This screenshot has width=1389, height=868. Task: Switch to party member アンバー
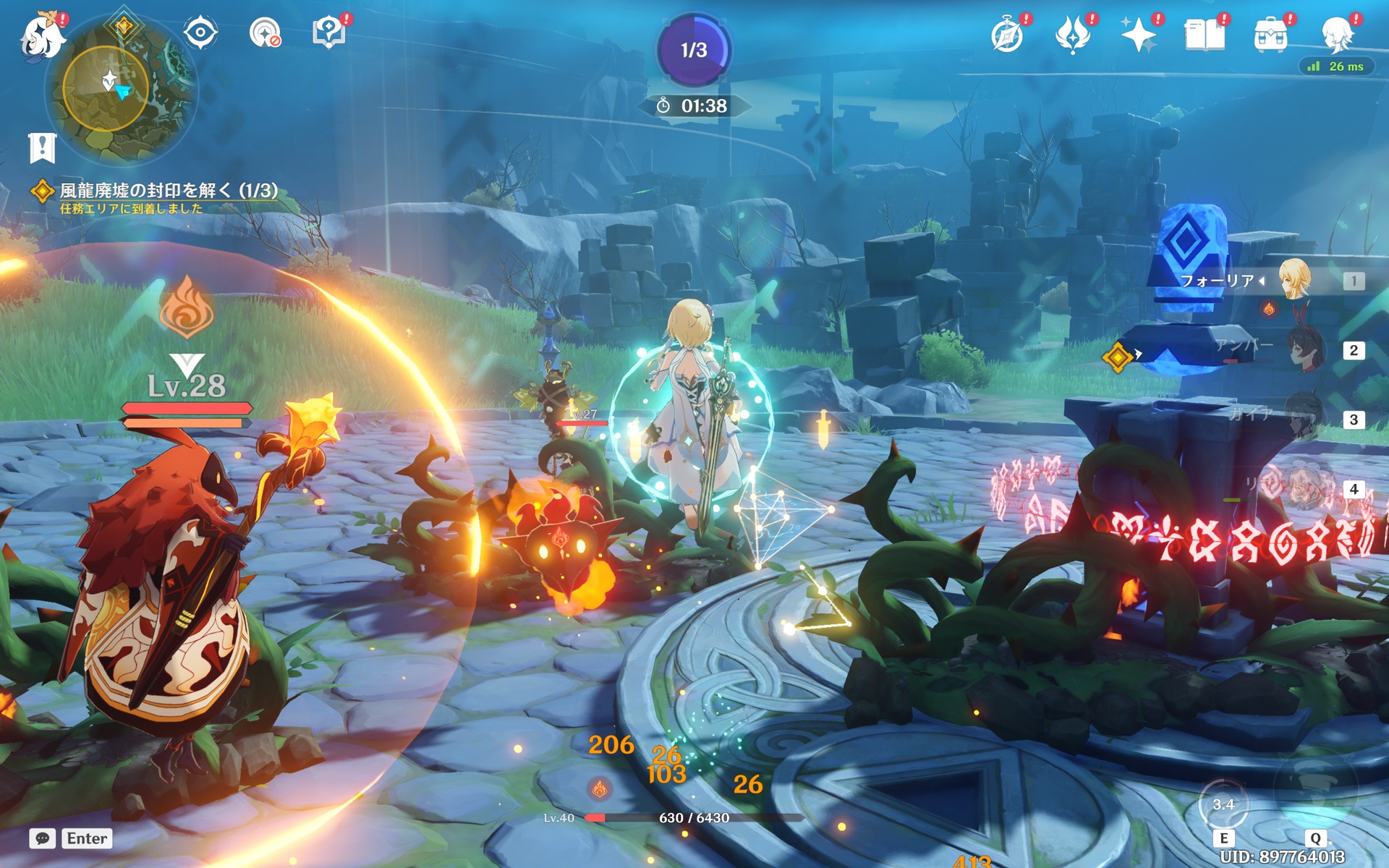[1307, 351]
